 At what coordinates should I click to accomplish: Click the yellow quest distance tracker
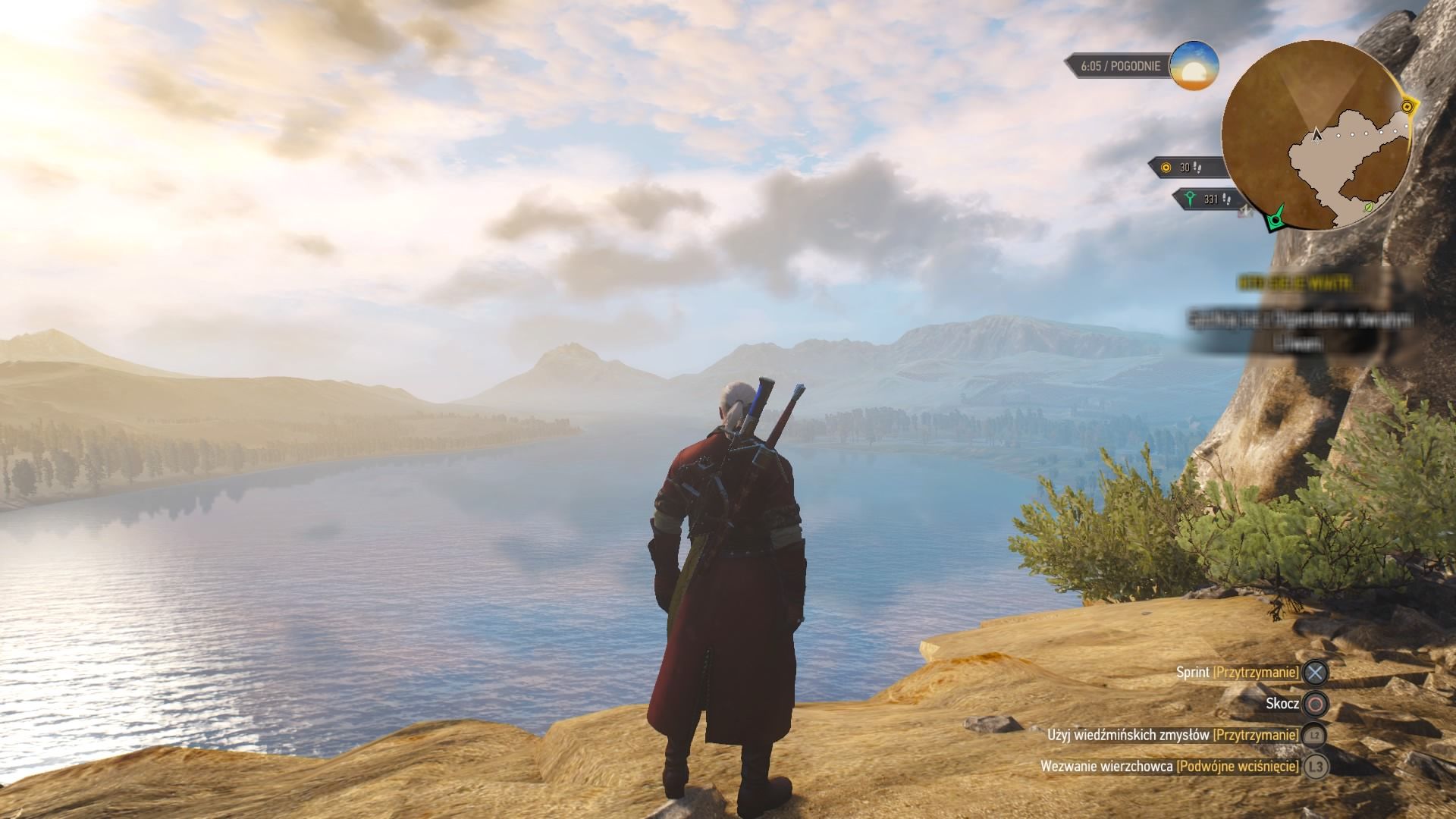click(1185, 168)
